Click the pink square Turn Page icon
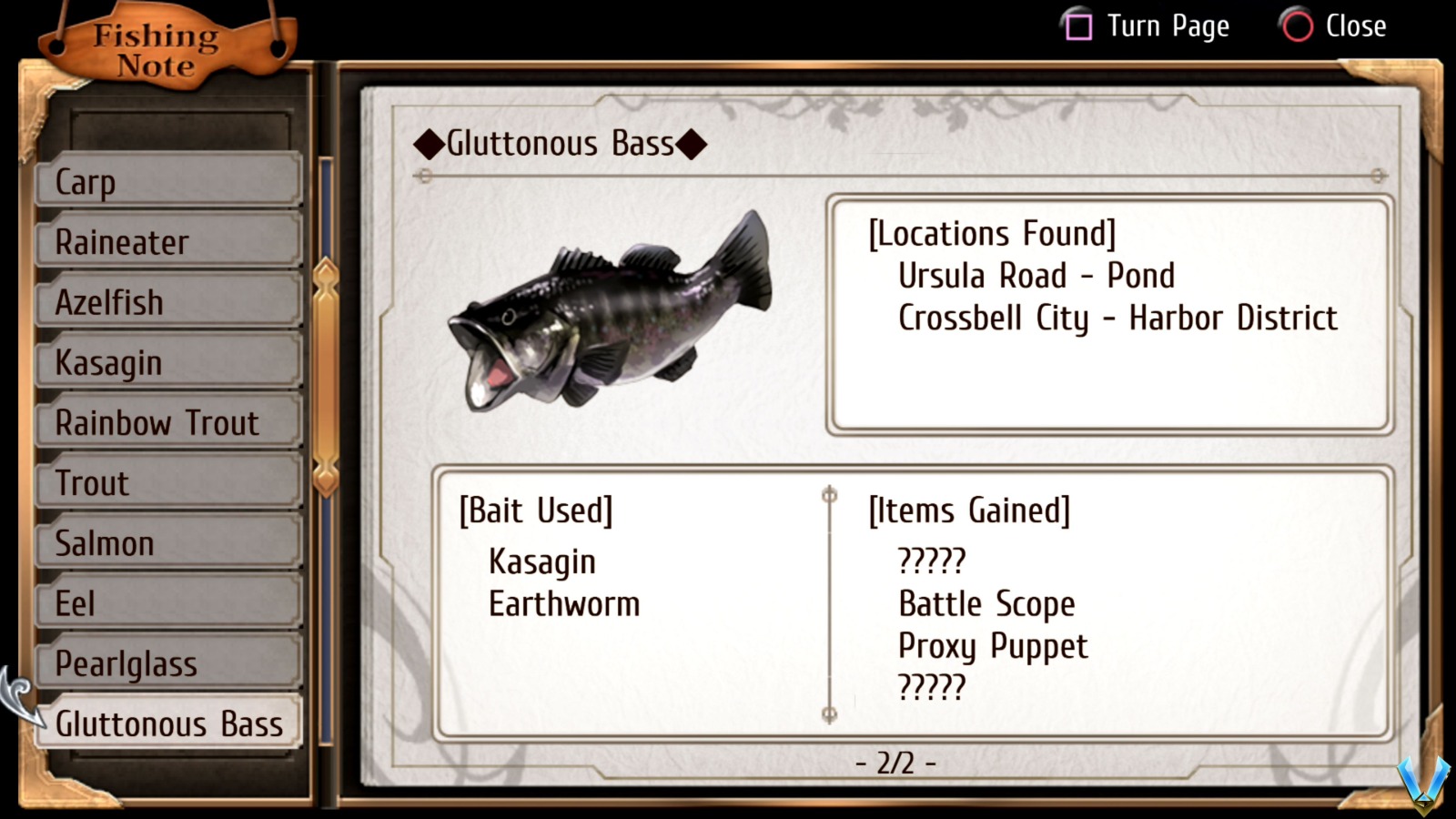 pyautogui.click(x=1079, y=26)
